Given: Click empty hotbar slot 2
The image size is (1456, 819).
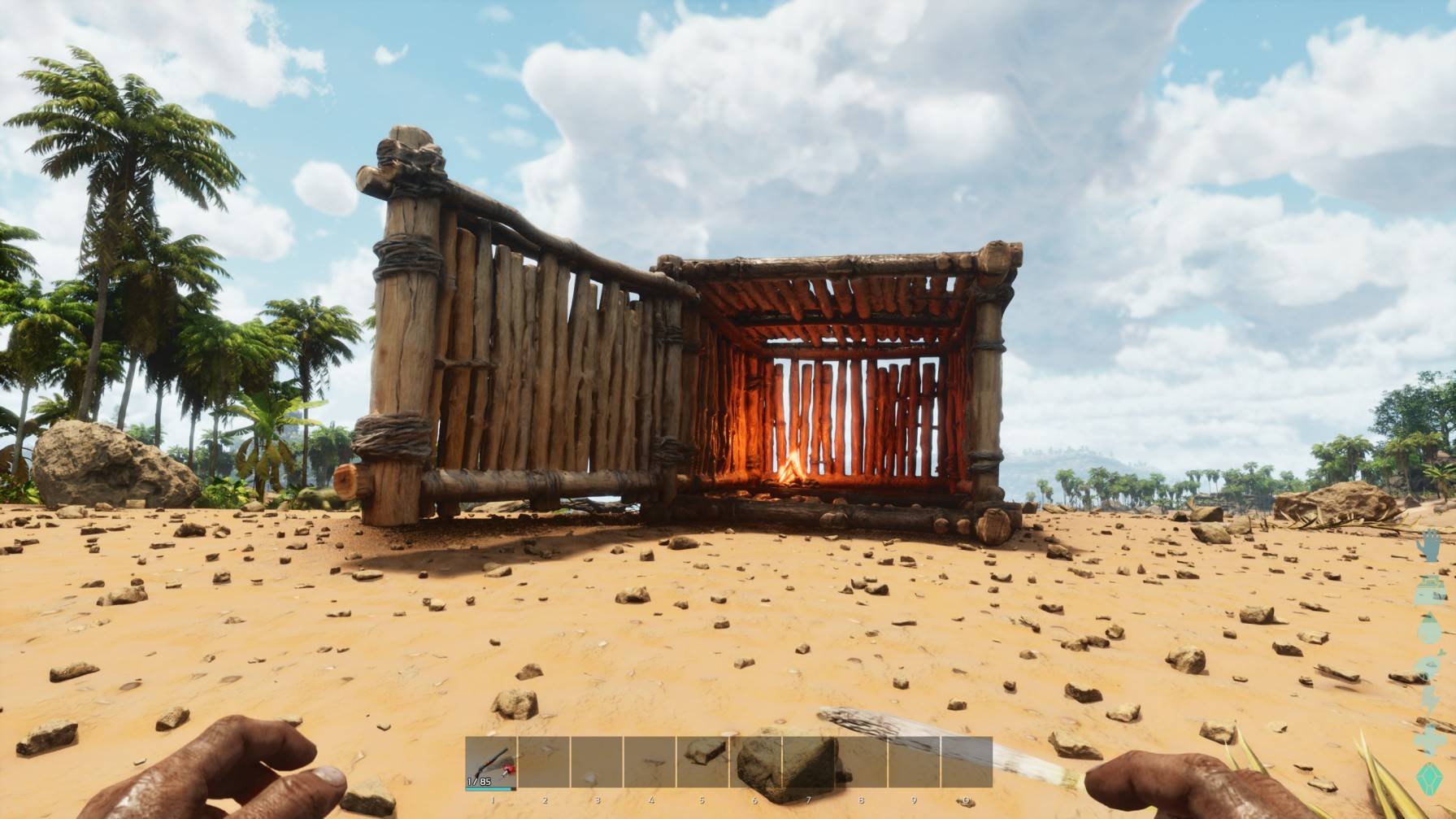Looking at the screenshot, I should click(x=544, y=760).
